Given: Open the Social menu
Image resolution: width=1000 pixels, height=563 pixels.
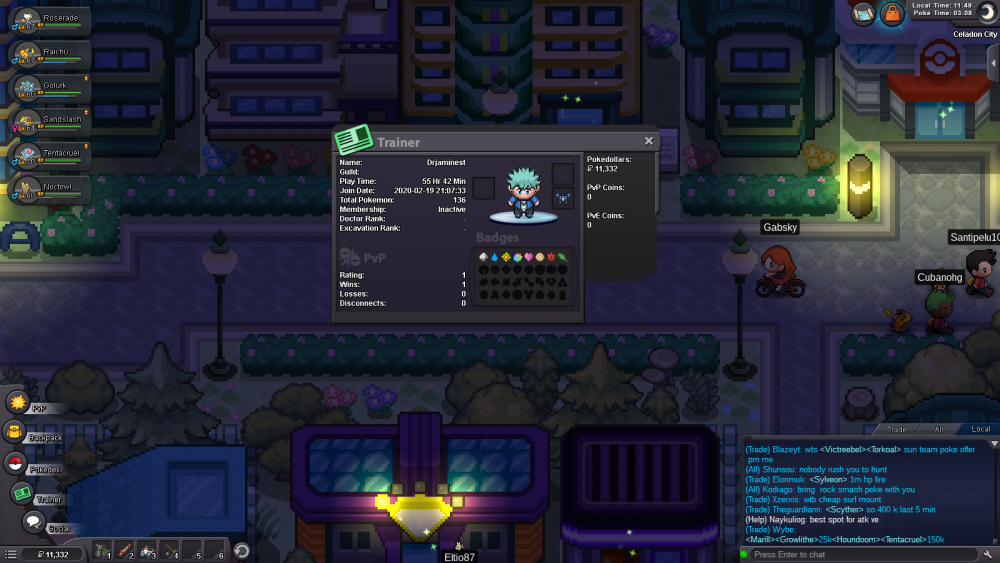Looking at the screenshot, I should 31,522.
